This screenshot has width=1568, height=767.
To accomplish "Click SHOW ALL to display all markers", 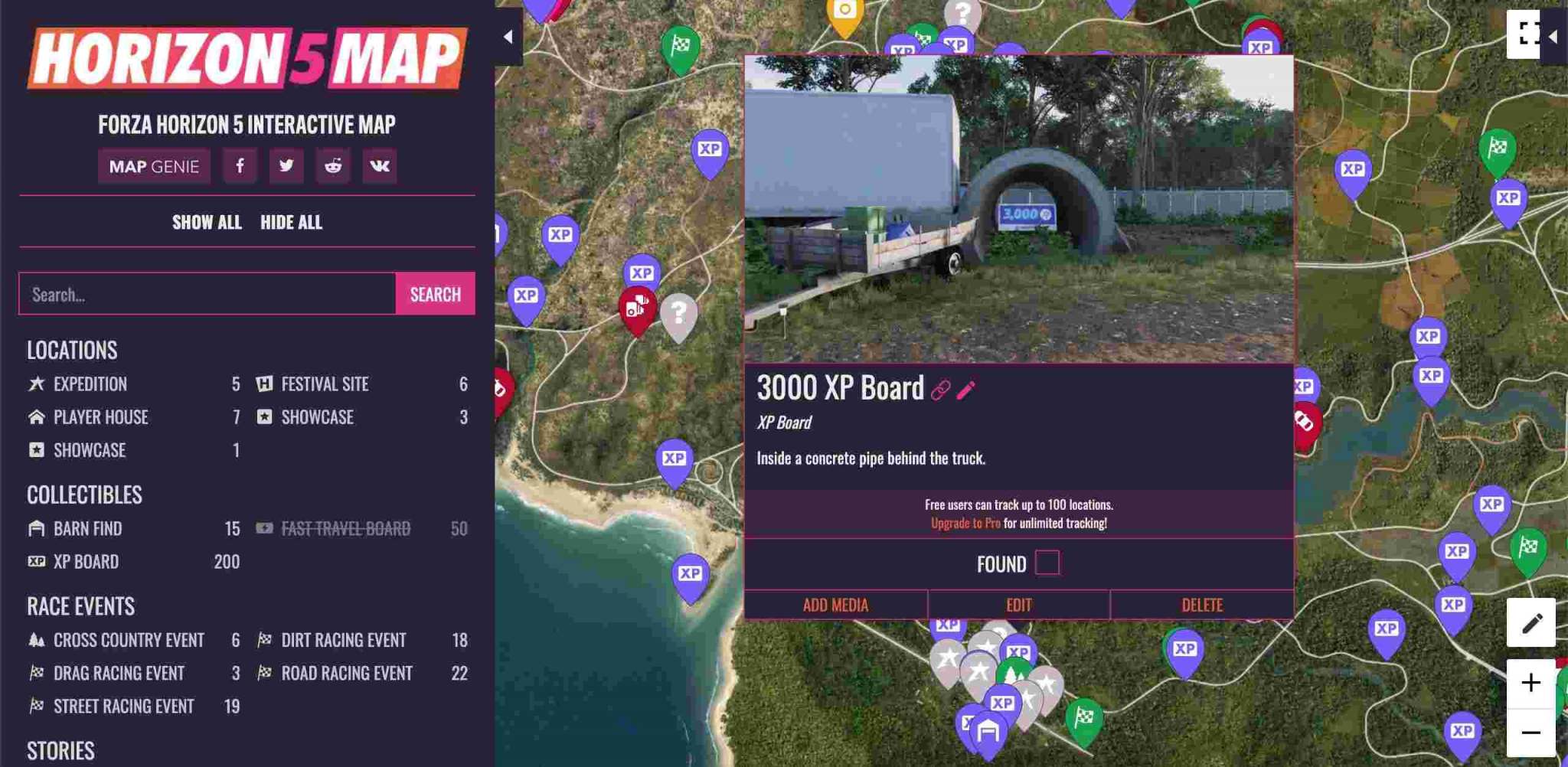I will point(207,223).
